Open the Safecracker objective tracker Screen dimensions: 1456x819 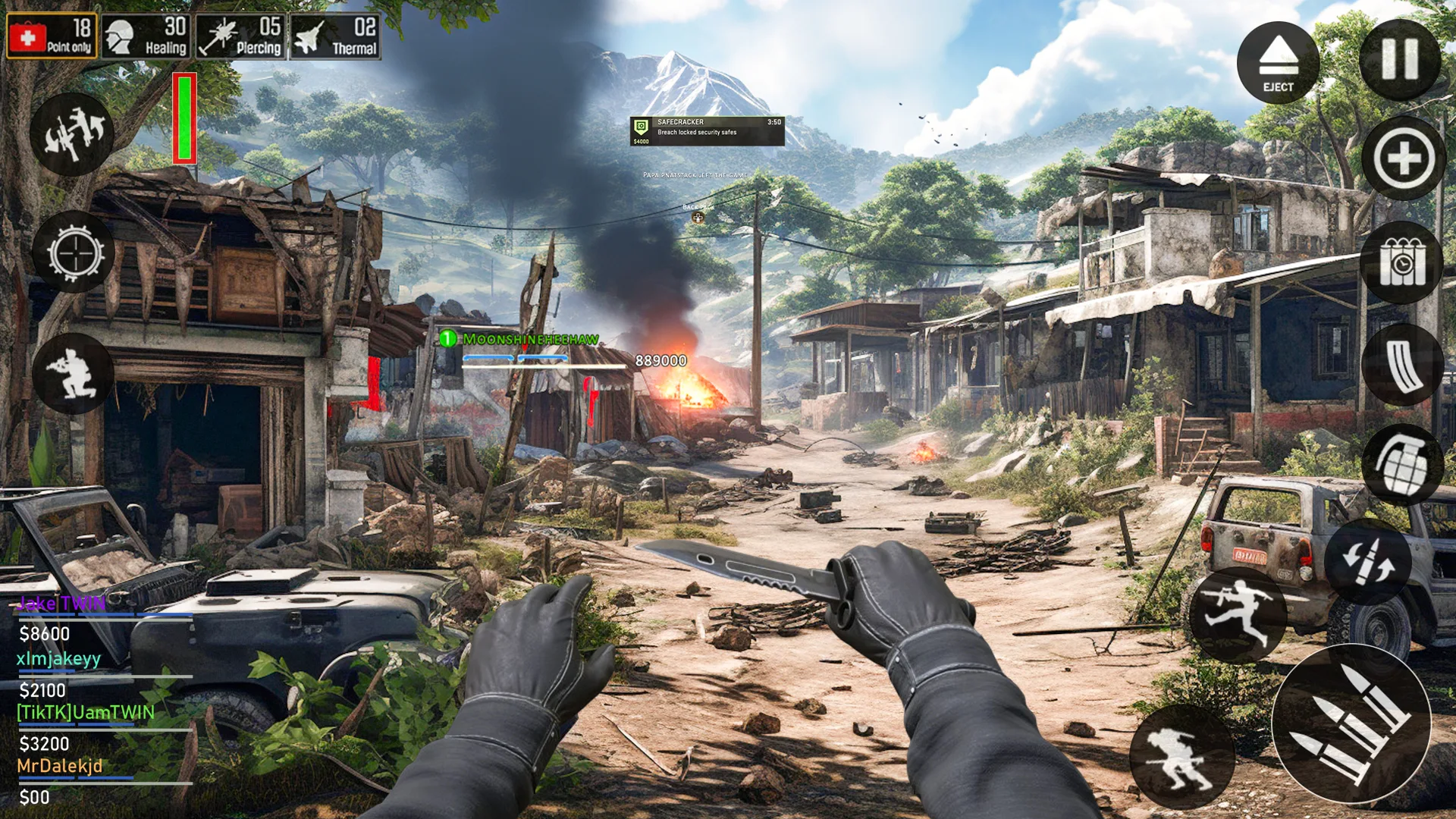tap(707, 130)
